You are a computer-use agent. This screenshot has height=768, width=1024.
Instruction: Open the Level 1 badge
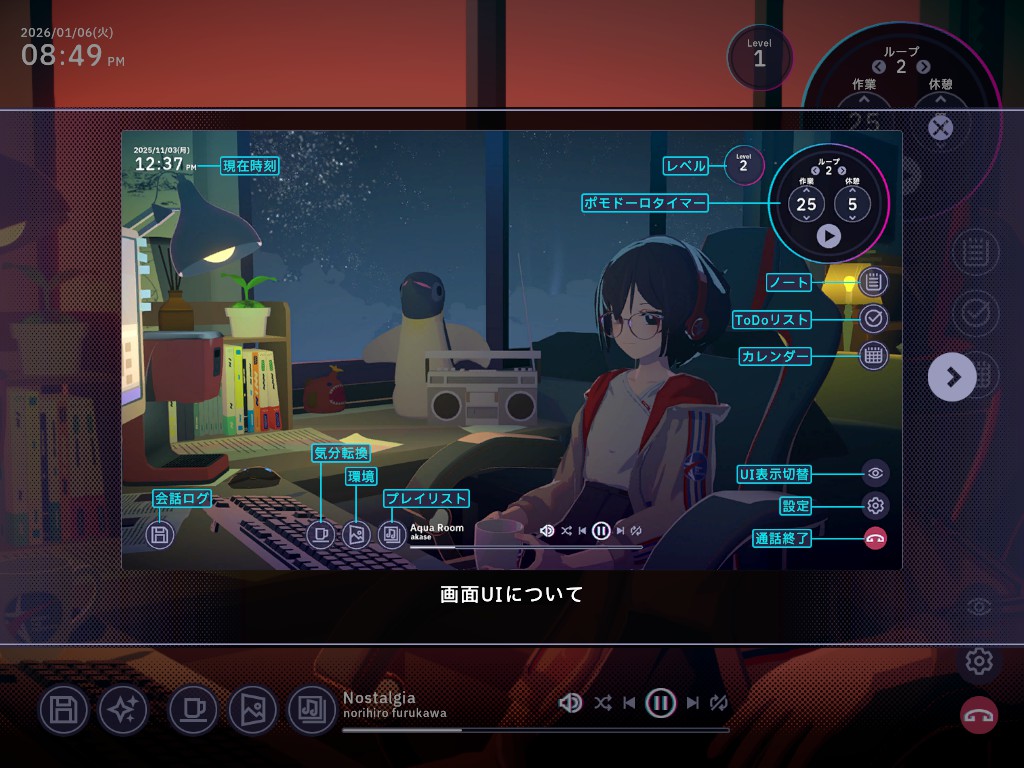(759, 57)
